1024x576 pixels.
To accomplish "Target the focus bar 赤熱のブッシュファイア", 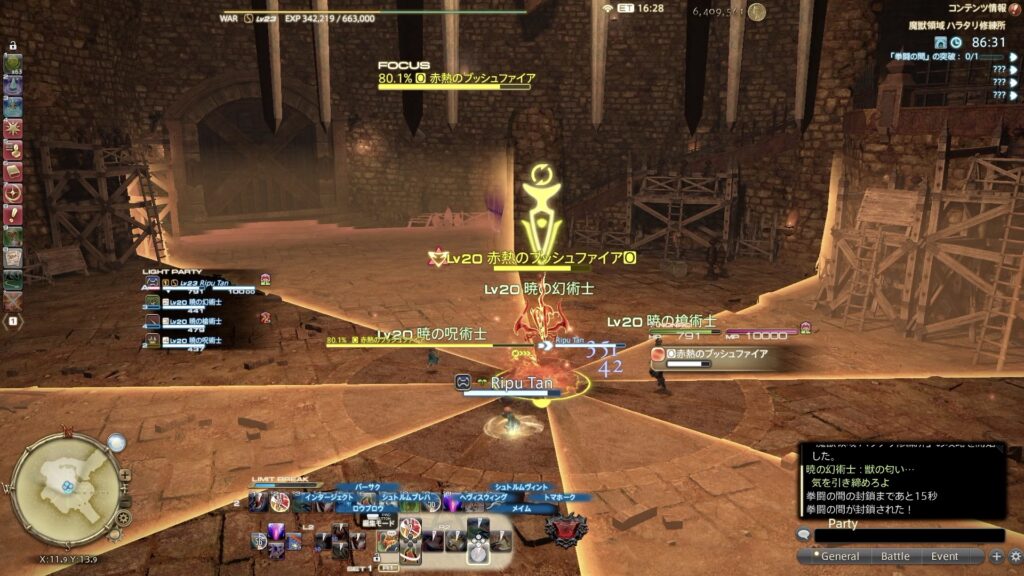I will pyautogui.click(x=455, y=78).
